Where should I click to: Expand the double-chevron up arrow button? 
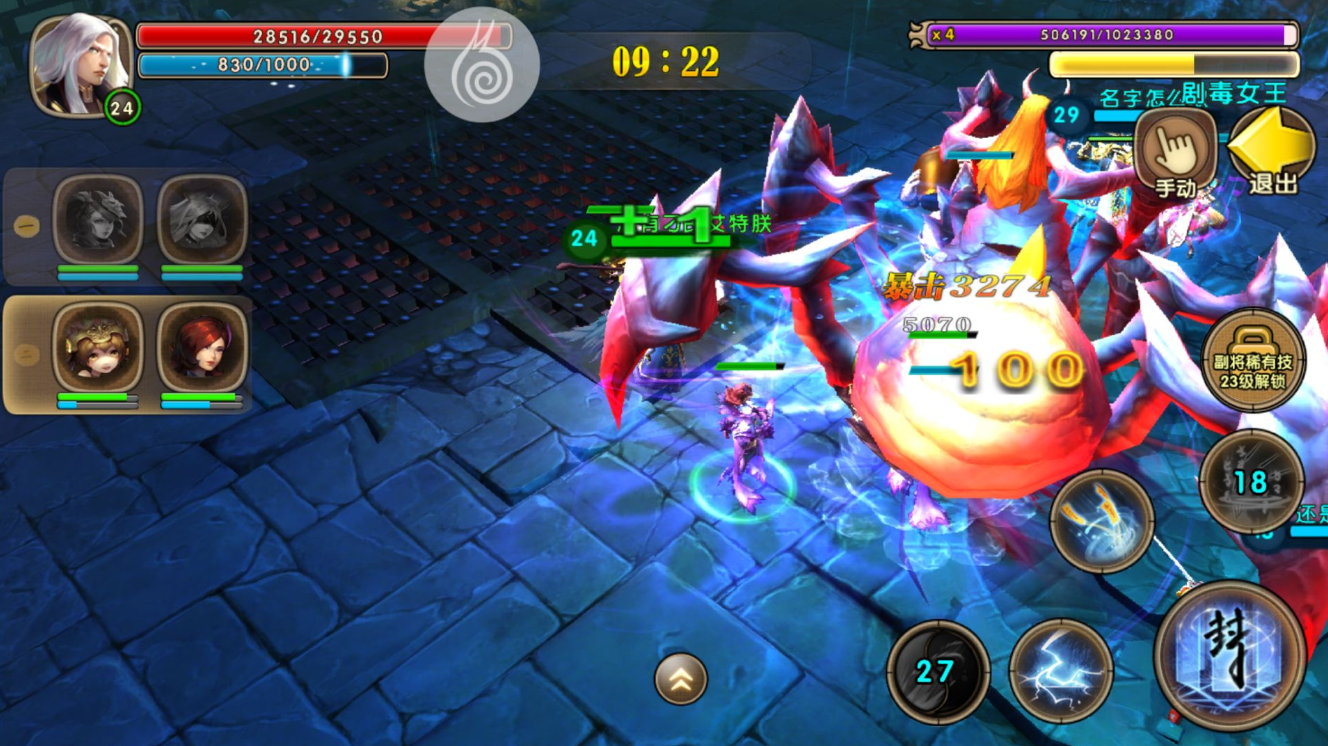[x=681, y=680]
